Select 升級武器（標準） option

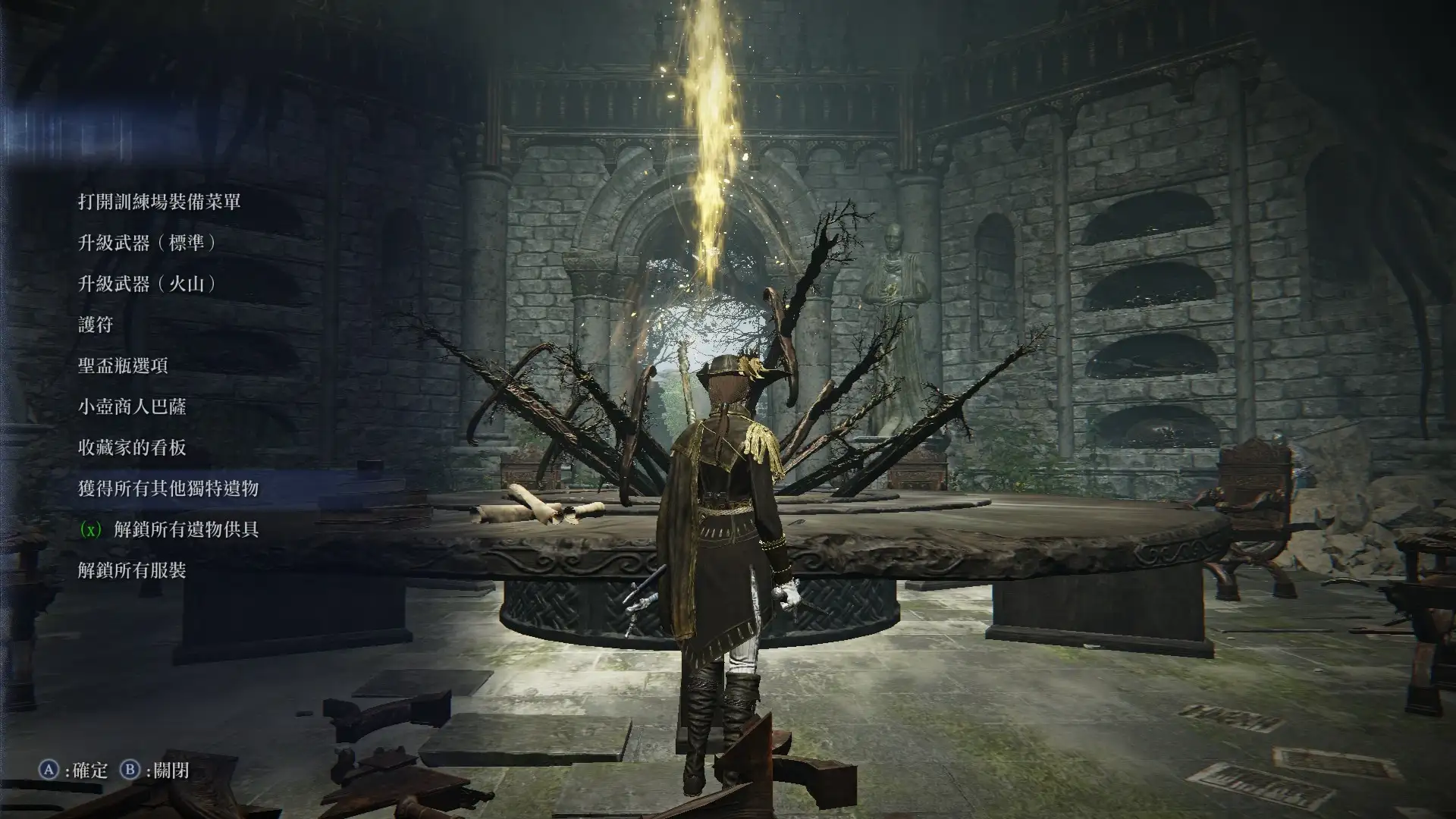click(x=149, y=243)
